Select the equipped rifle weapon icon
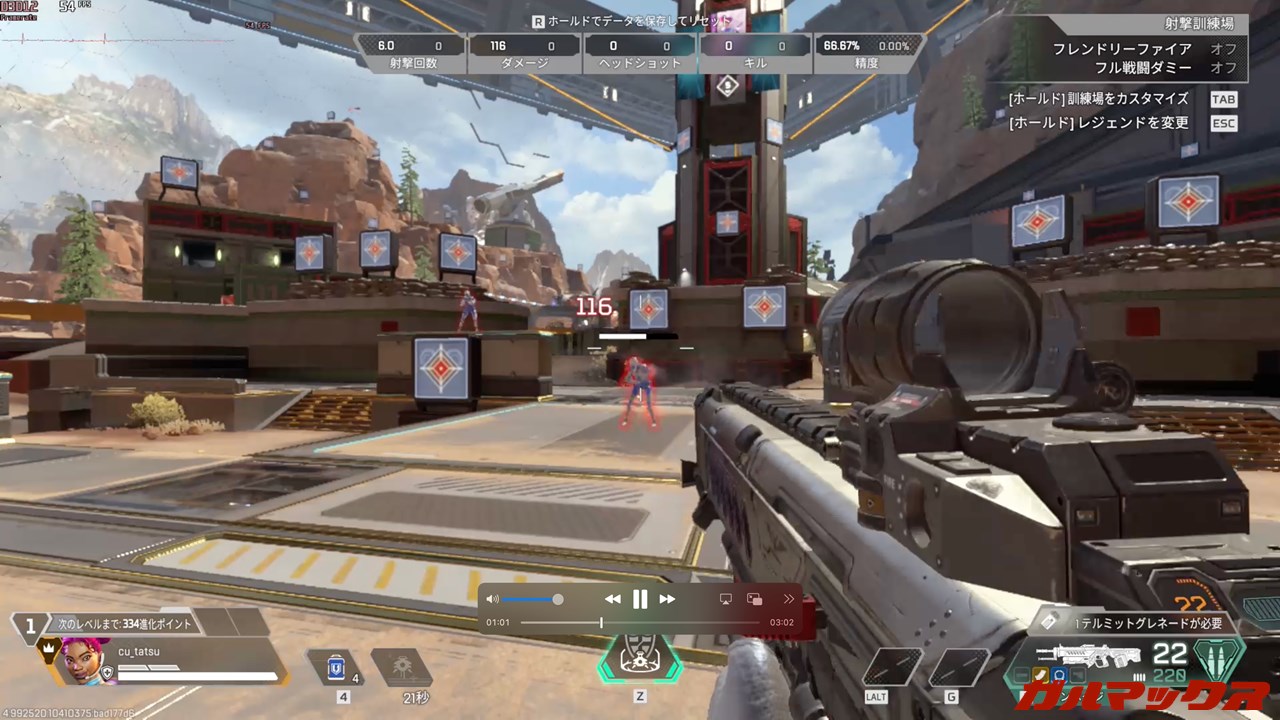The image size is (1280, 720). coord(1087,657)
